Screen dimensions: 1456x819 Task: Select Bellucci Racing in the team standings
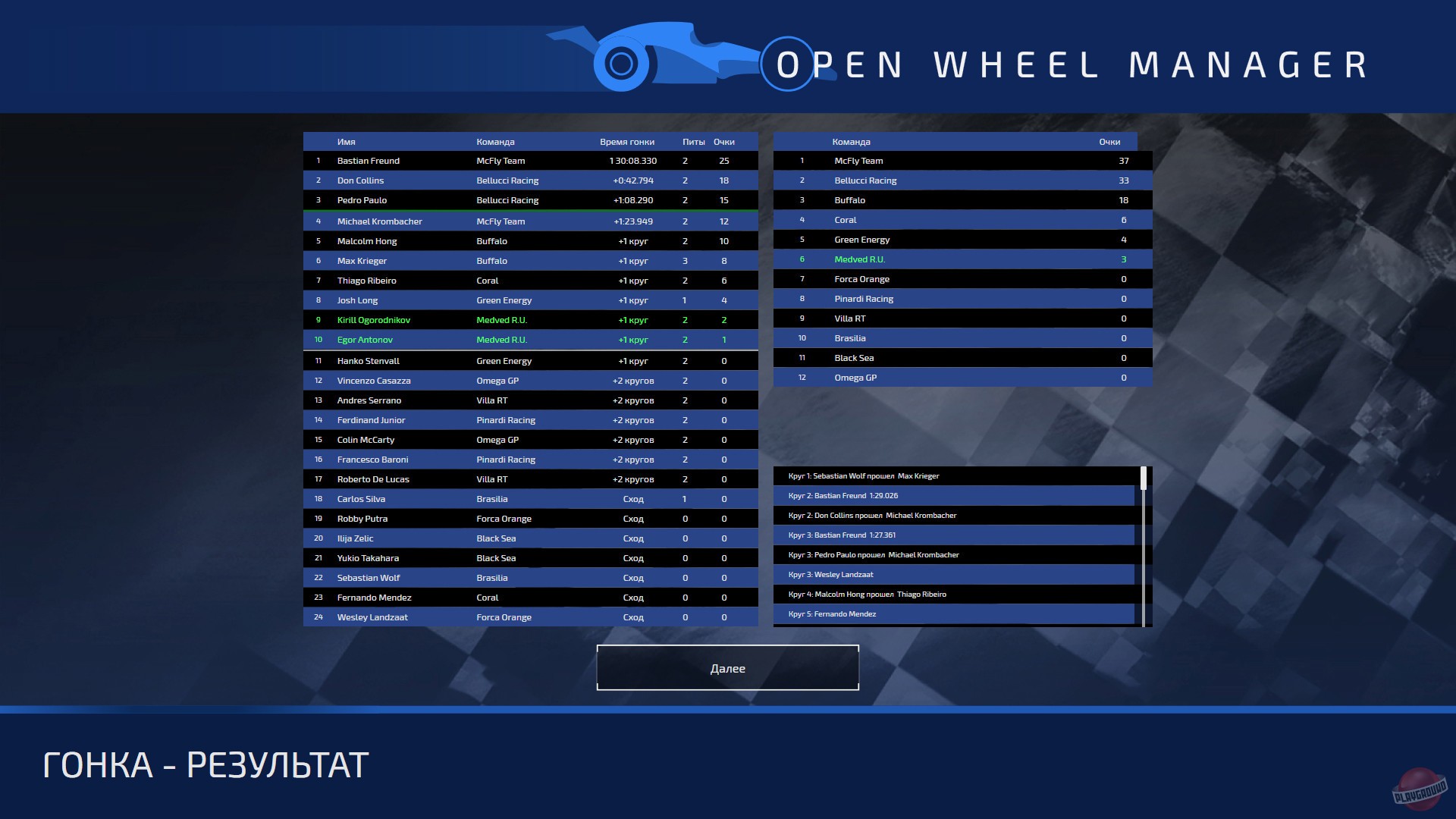[962, 180]
